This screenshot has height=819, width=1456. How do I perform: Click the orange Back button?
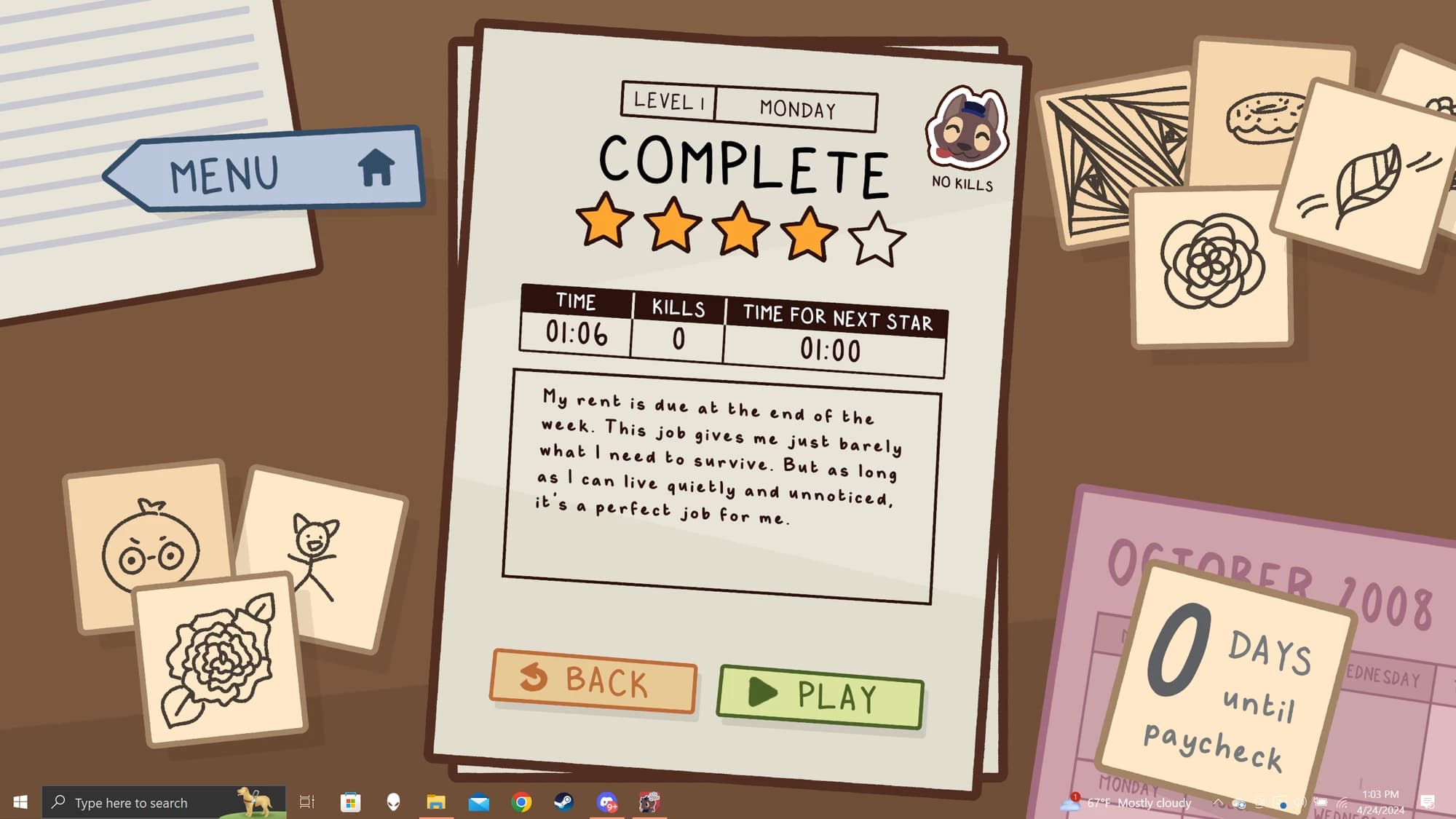pos(593,681)
